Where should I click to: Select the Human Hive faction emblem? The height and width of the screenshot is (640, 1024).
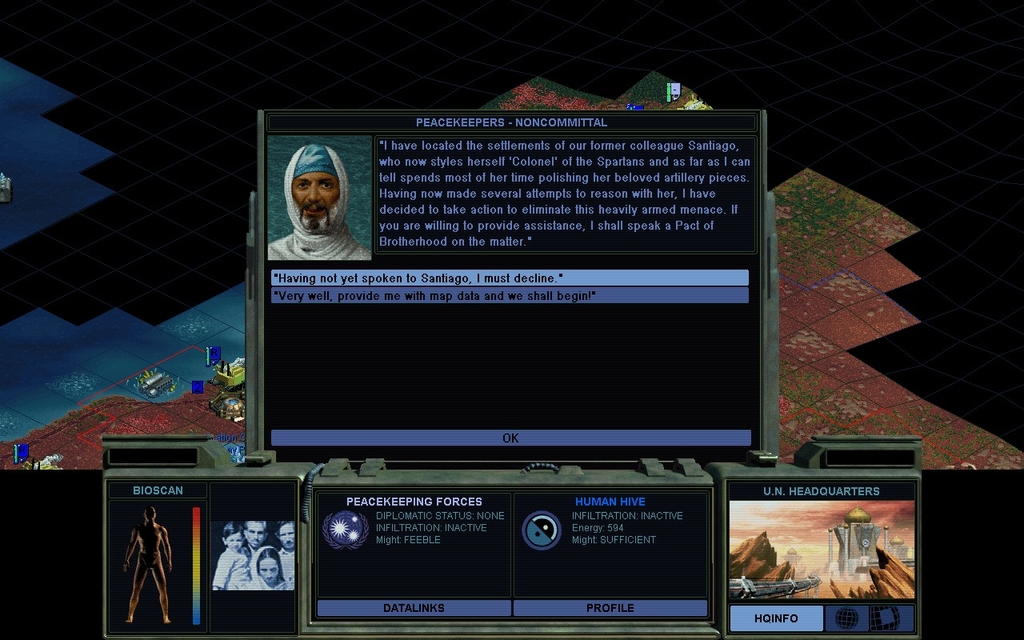coord(541,530)
